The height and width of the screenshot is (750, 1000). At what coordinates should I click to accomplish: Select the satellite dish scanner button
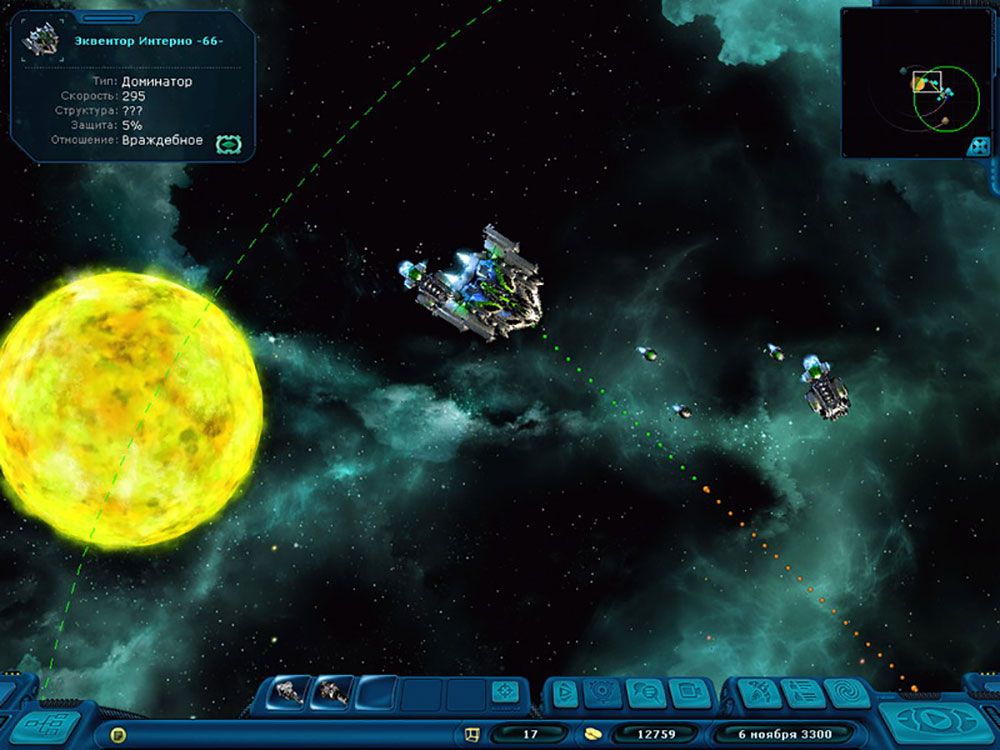(759, 692)
